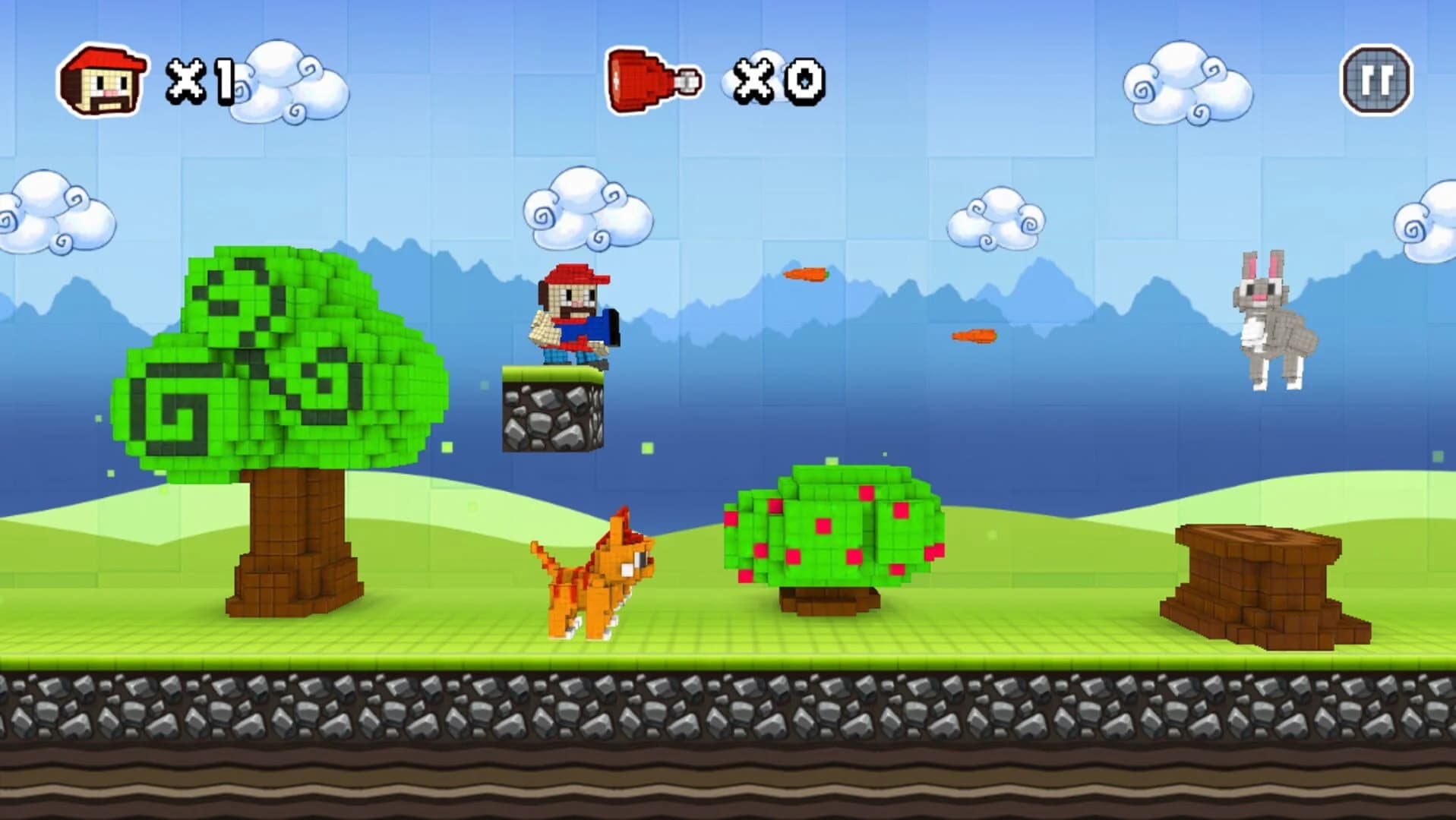Click the player head lives icon

coord(103,80)
